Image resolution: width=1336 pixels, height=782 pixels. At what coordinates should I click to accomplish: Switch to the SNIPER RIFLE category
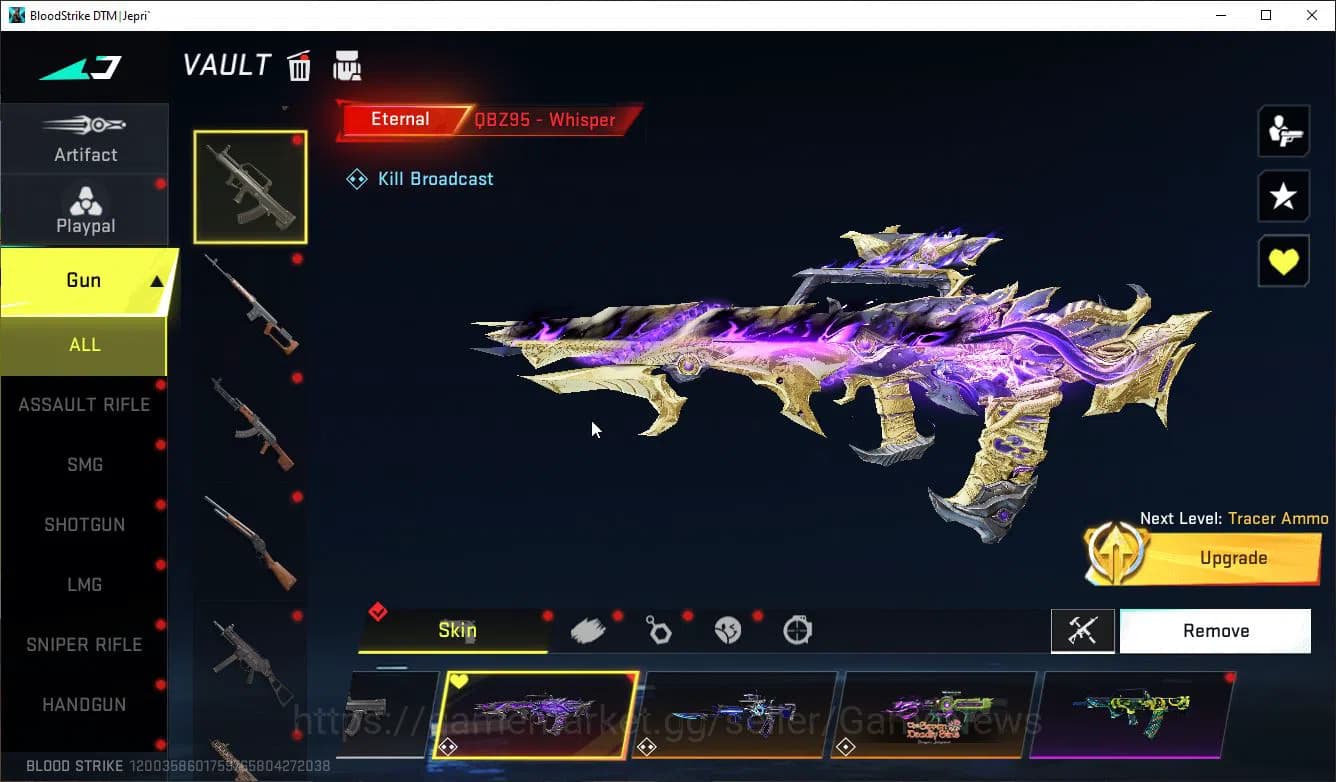pos(84,644)
